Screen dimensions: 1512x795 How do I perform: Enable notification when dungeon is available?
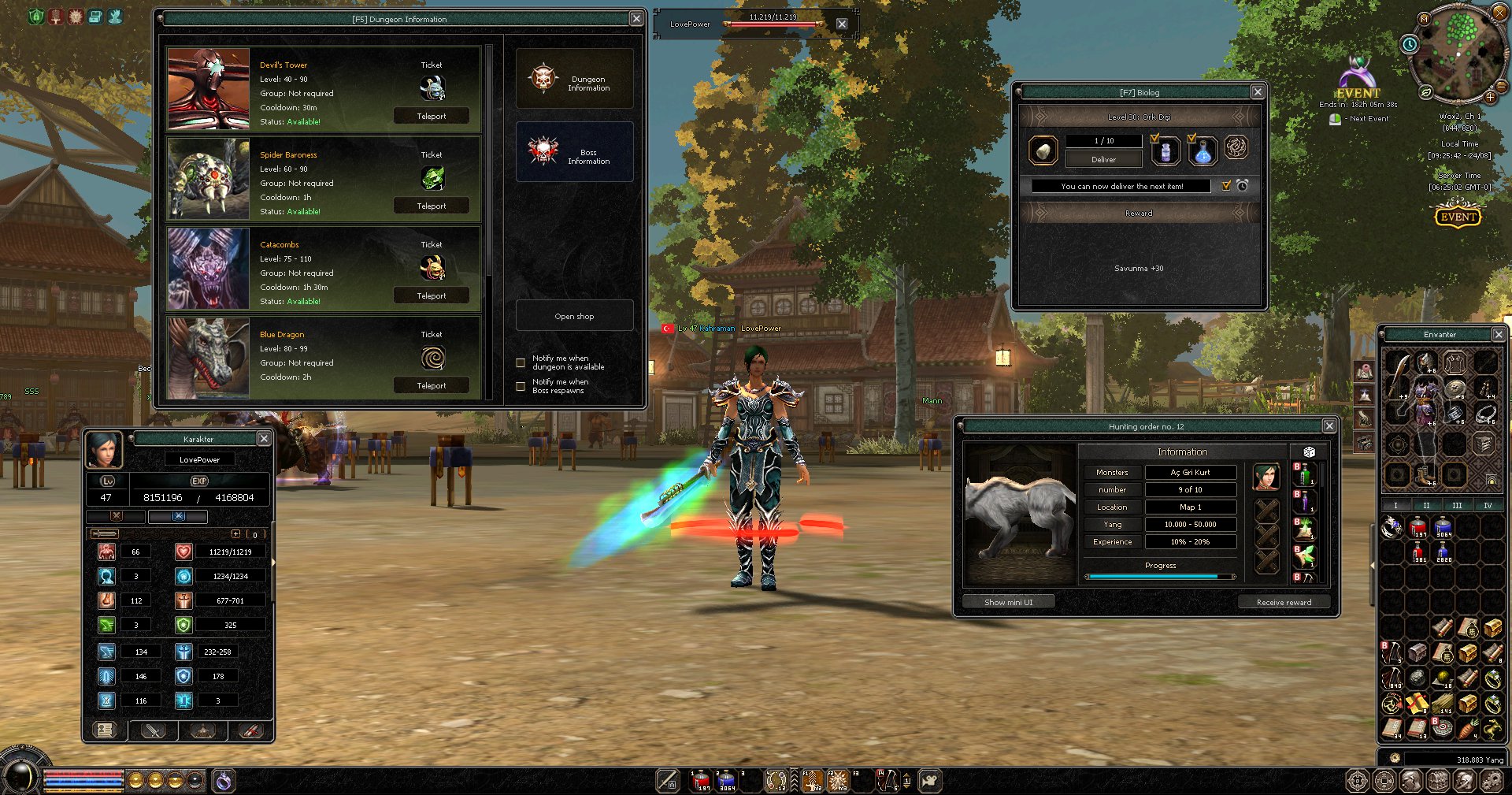click(x=521, y=362)
